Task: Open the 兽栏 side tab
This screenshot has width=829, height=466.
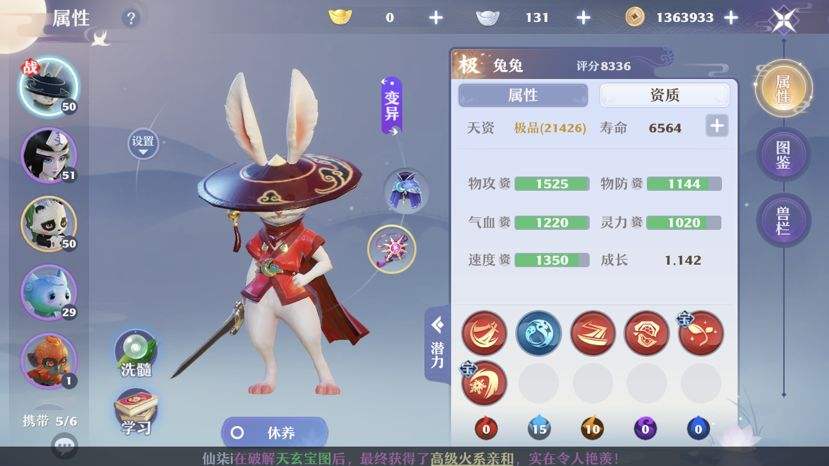Action: click(x=785, y=218)
